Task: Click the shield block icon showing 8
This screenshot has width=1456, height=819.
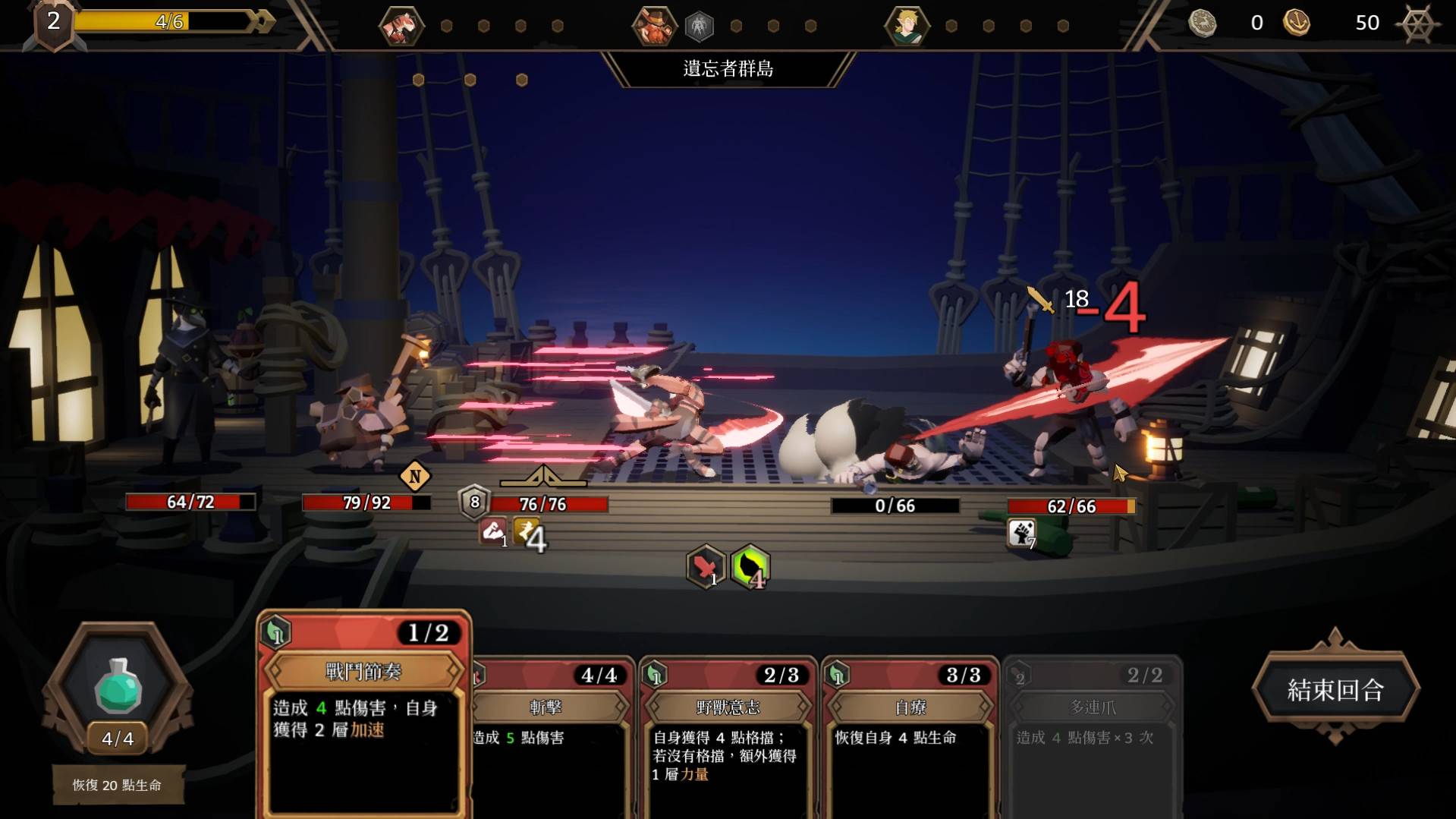Action: point(474,501)
